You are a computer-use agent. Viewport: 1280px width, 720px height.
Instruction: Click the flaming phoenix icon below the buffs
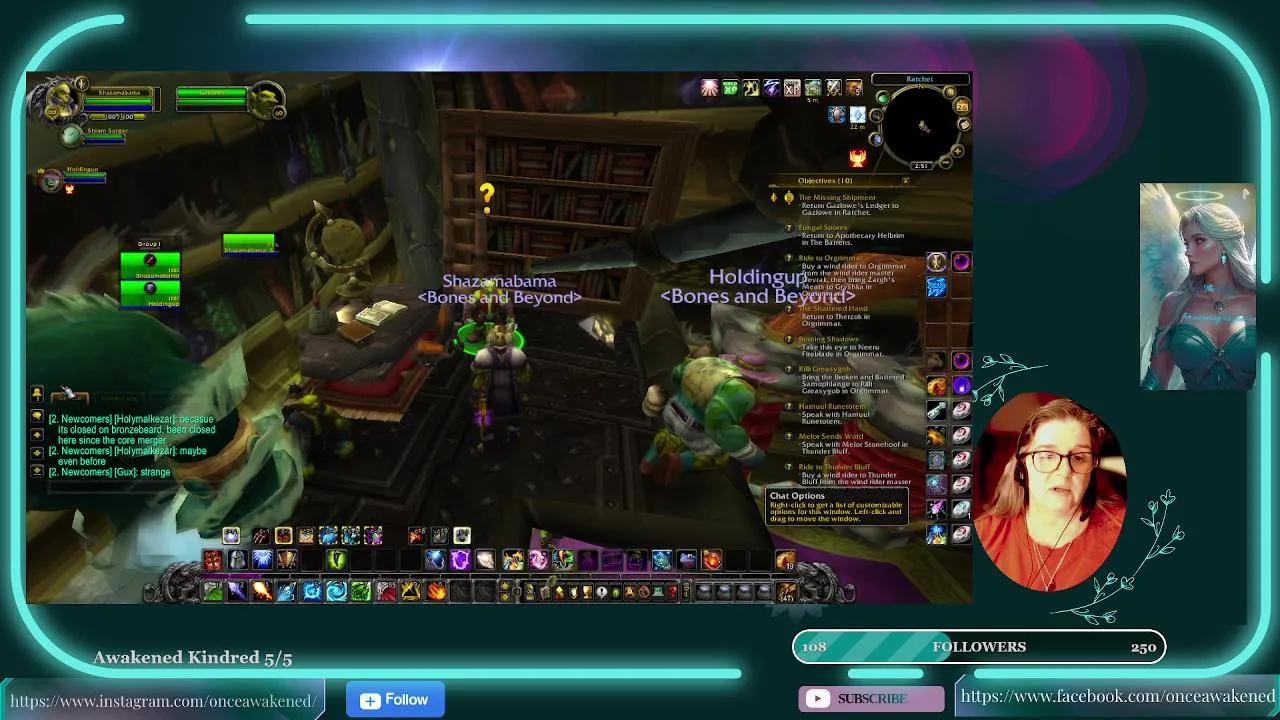858,157
